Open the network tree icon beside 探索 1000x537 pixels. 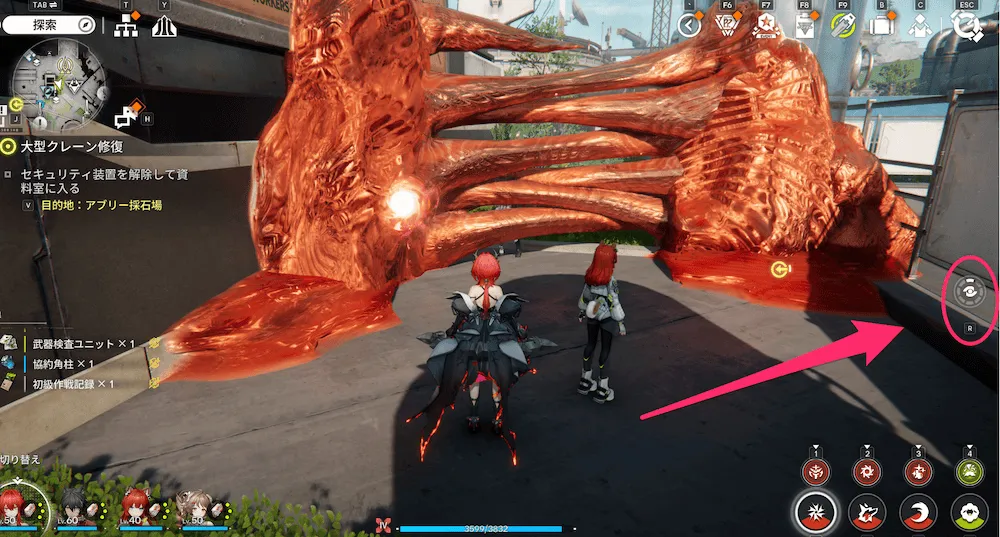click(x=126, y=27)
